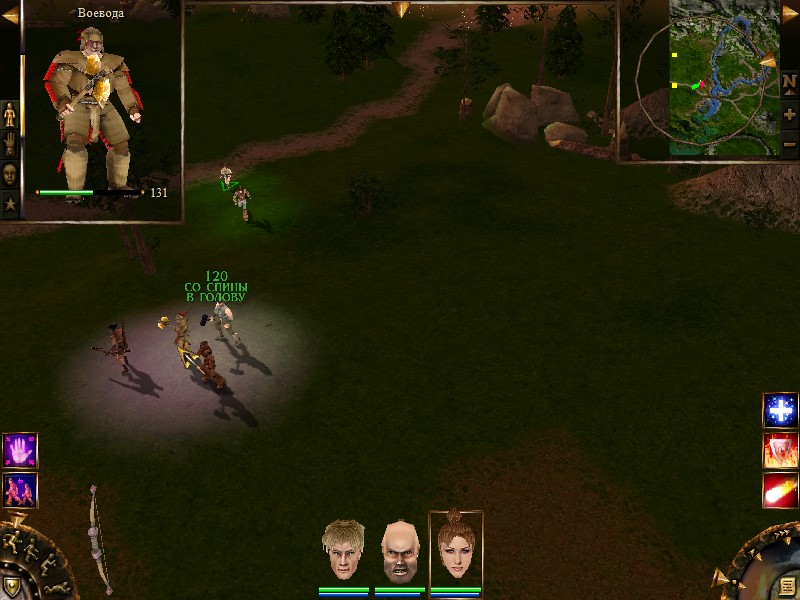Activate the purple glowing hand spell
Viewport: 800px width, 600px height.
[20, 450]
